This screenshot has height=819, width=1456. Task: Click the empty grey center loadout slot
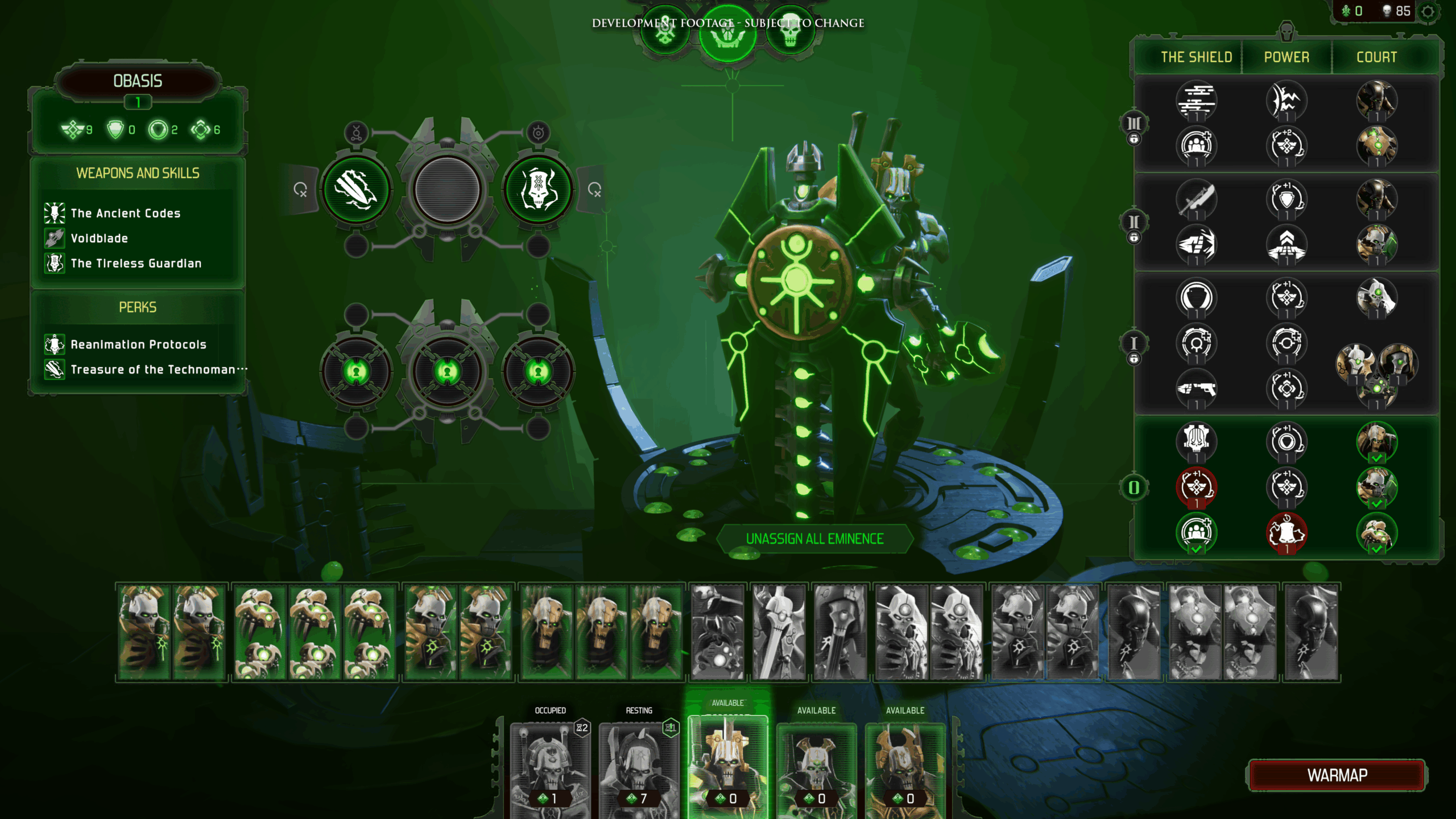coord(447,189)
